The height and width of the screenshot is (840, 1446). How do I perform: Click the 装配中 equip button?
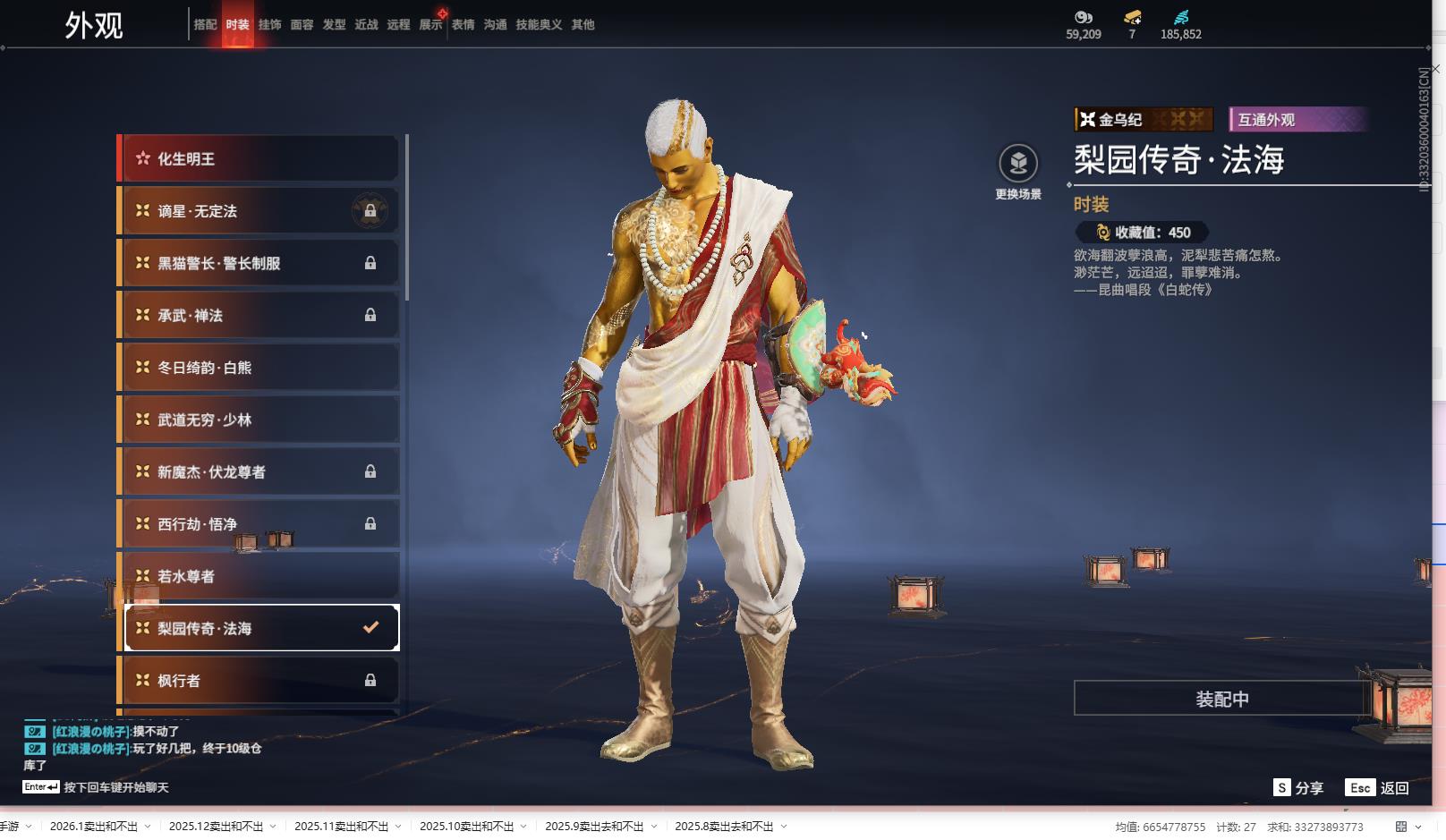pyautogui.click(x=1222, y=699)
